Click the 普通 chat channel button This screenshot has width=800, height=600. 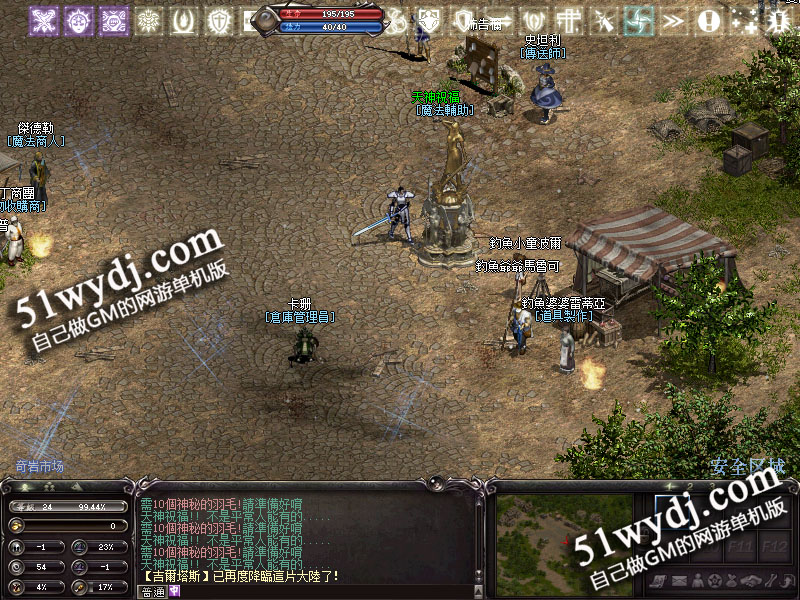click(x=152, y=591)
